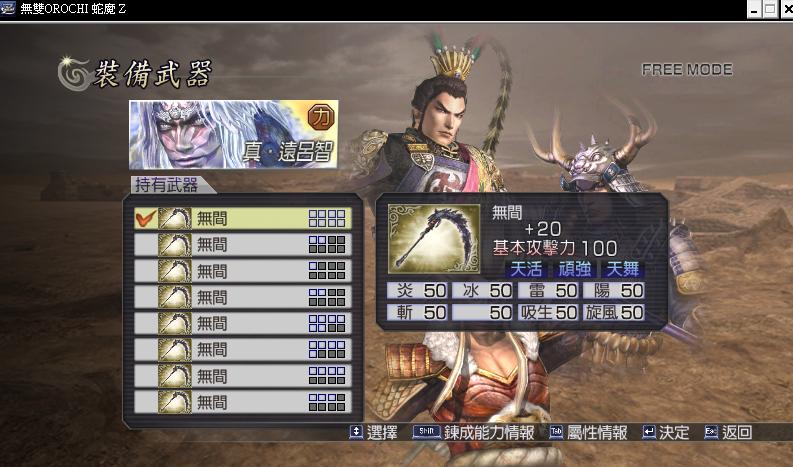Maximize the game window

click(770, 9)
